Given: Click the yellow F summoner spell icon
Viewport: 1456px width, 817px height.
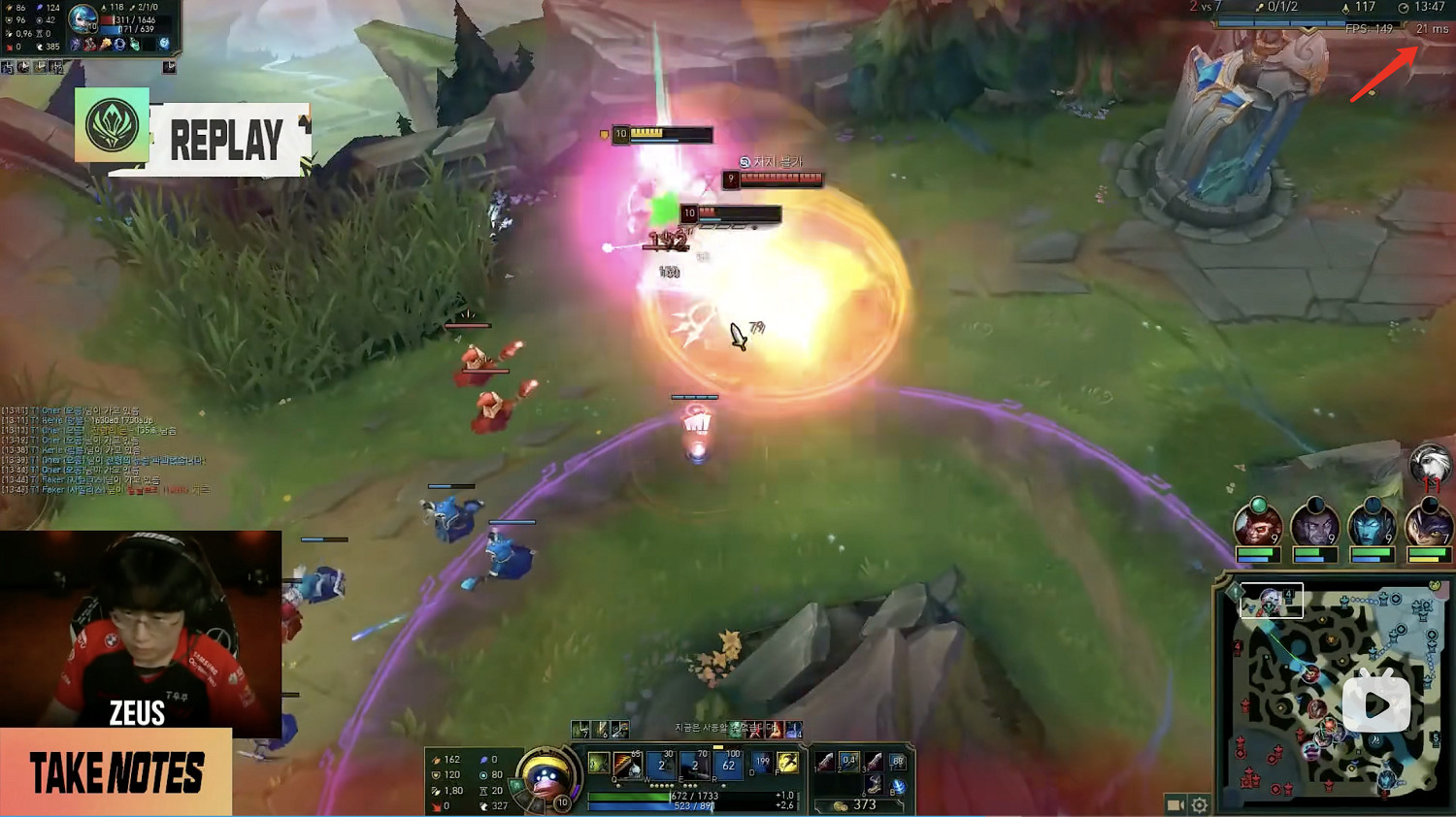Looking at the screenshot, I should coord(788,763).
